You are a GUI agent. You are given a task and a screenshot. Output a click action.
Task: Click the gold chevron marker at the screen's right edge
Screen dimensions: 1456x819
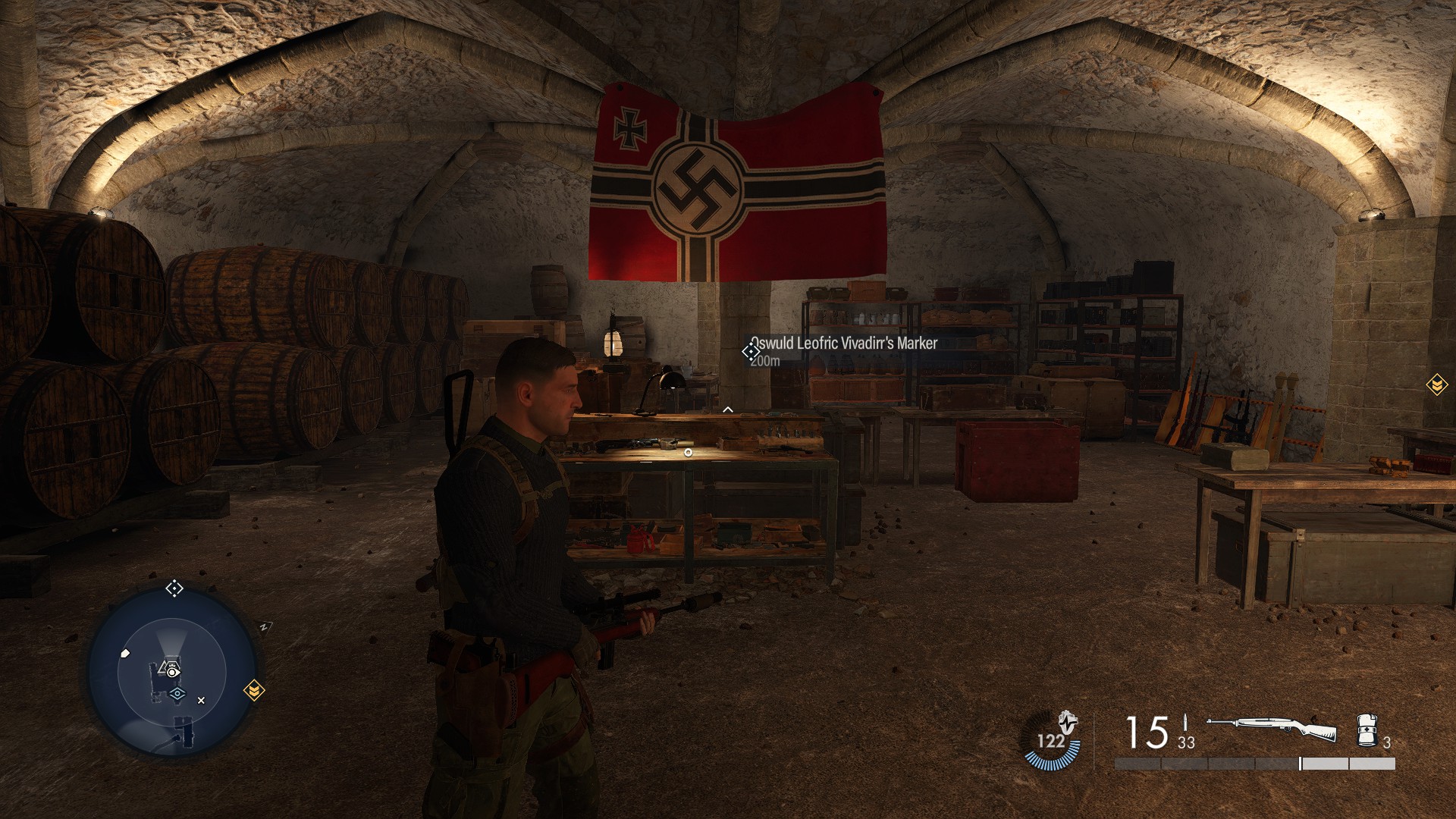[1436, 385]
